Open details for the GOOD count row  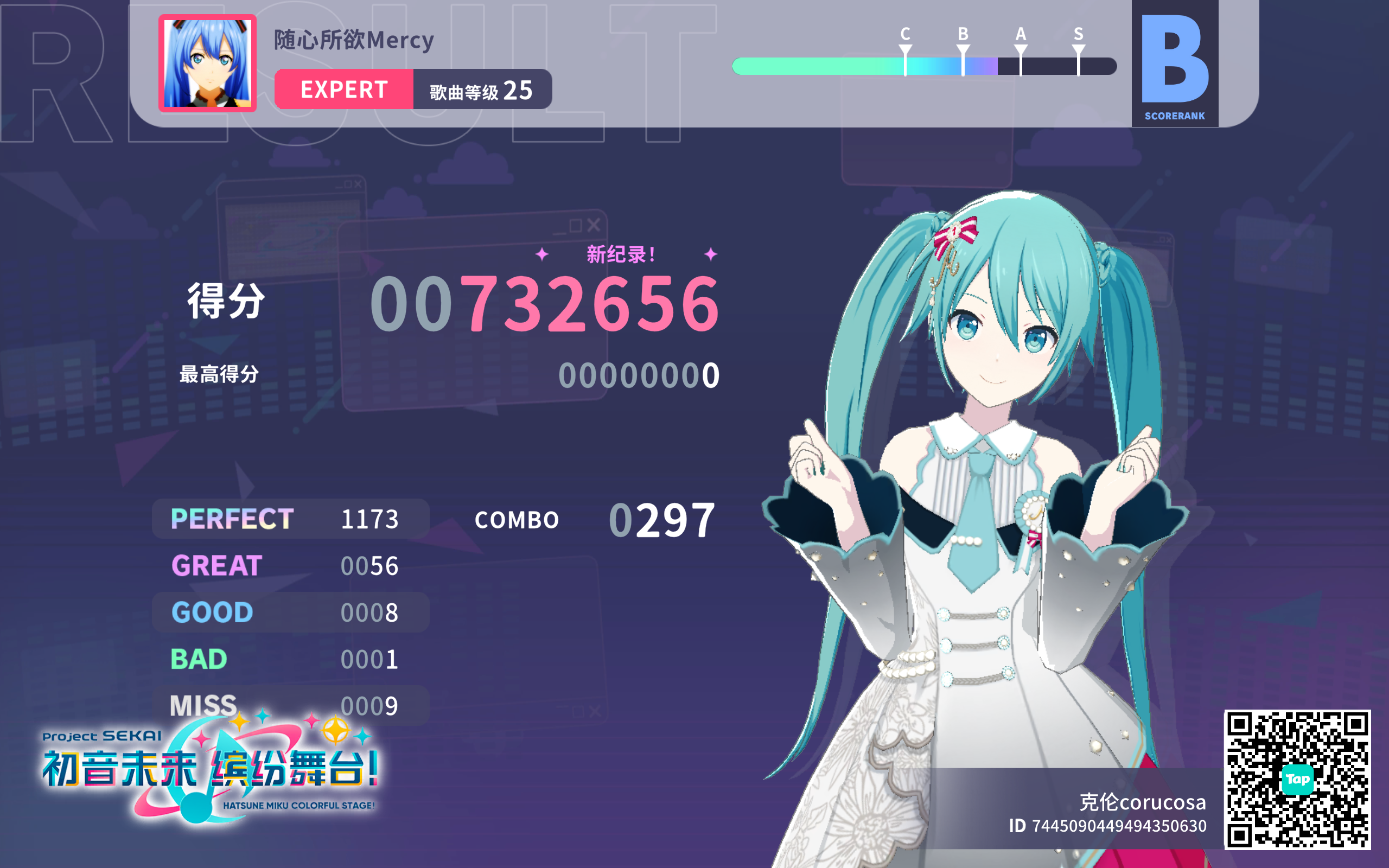click(x=290, y=612)
